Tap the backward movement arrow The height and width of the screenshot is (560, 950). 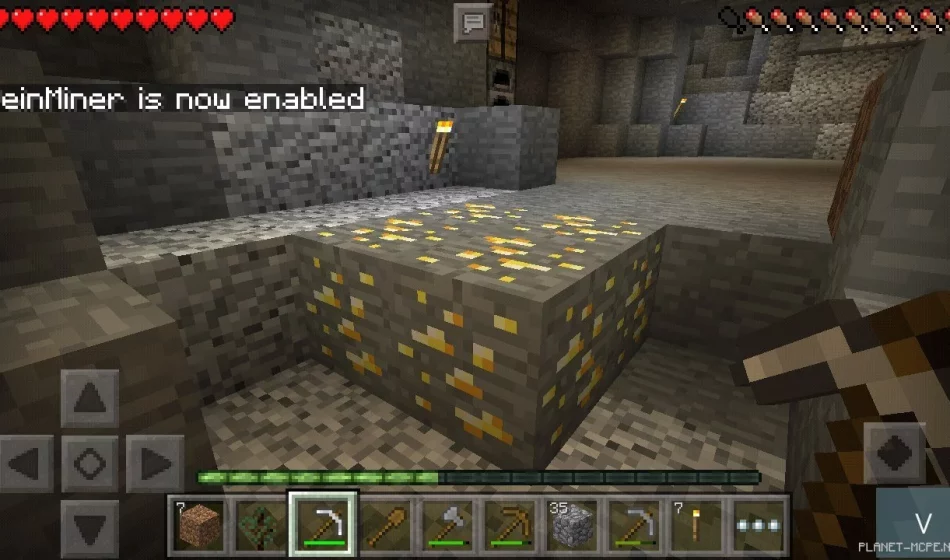(91, 525)
